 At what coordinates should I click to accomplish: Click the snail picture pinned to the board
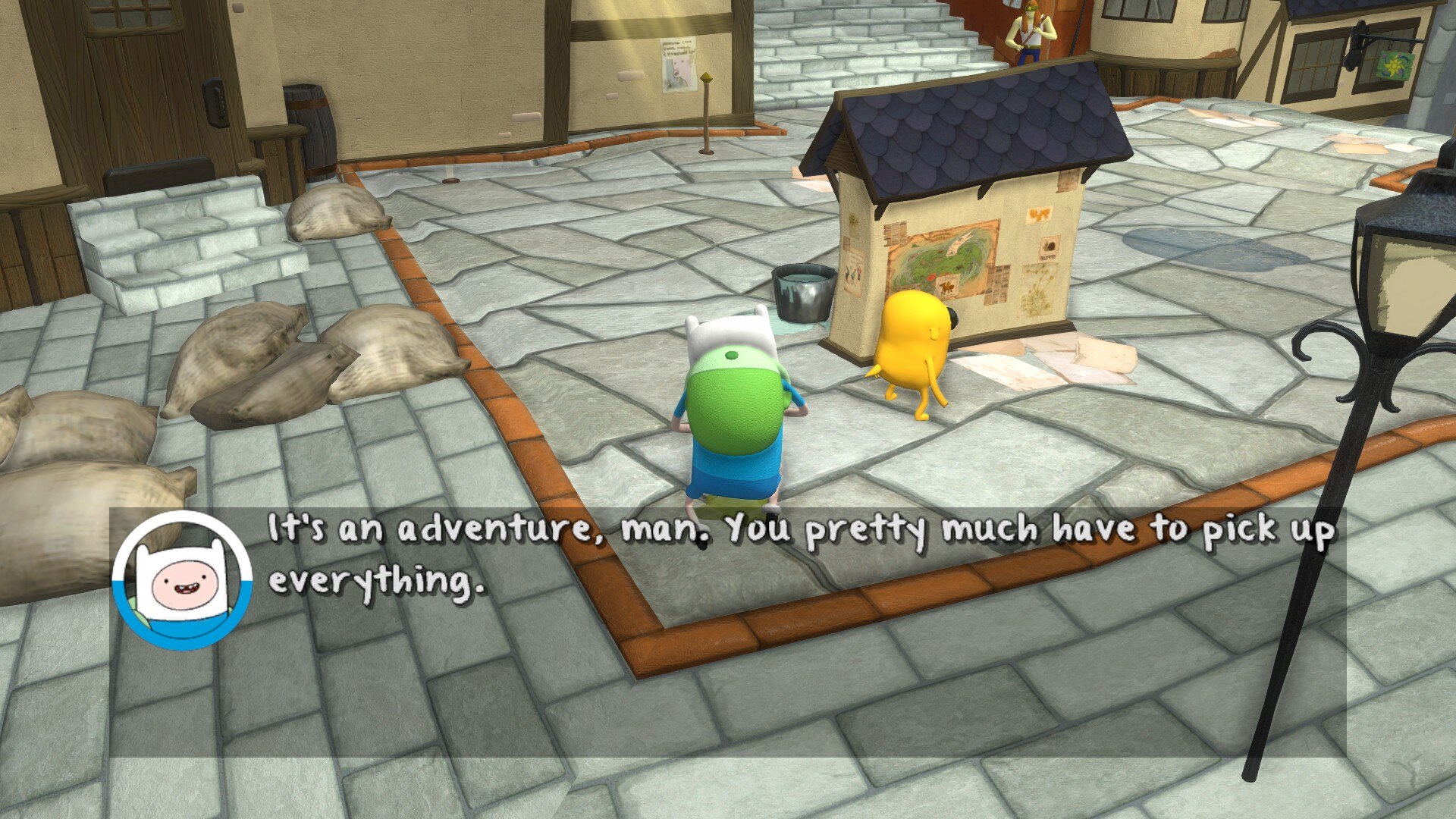[x=1049, y=247]
